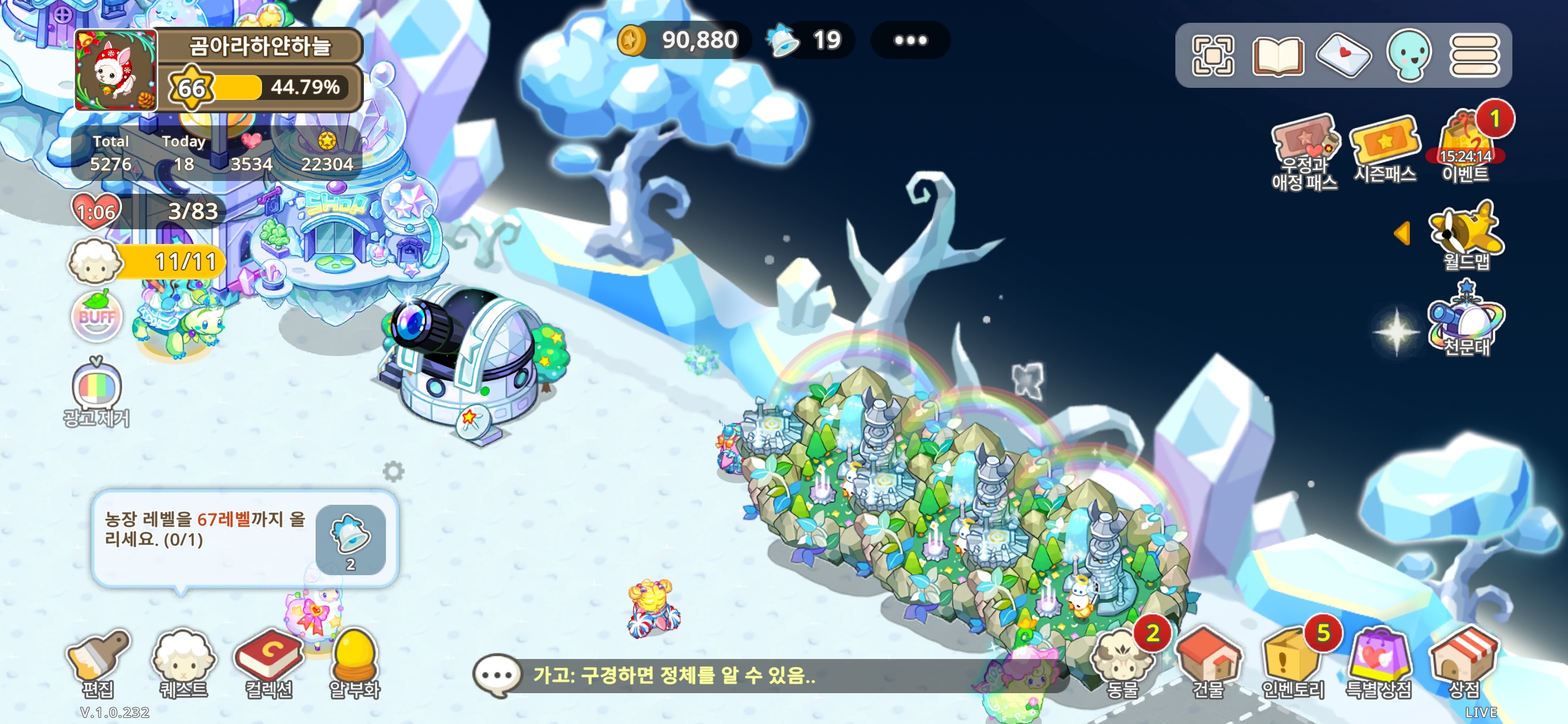Open the hamburger main menu
Viewport: 1568px width, 724px height.
pos(1474,55)
